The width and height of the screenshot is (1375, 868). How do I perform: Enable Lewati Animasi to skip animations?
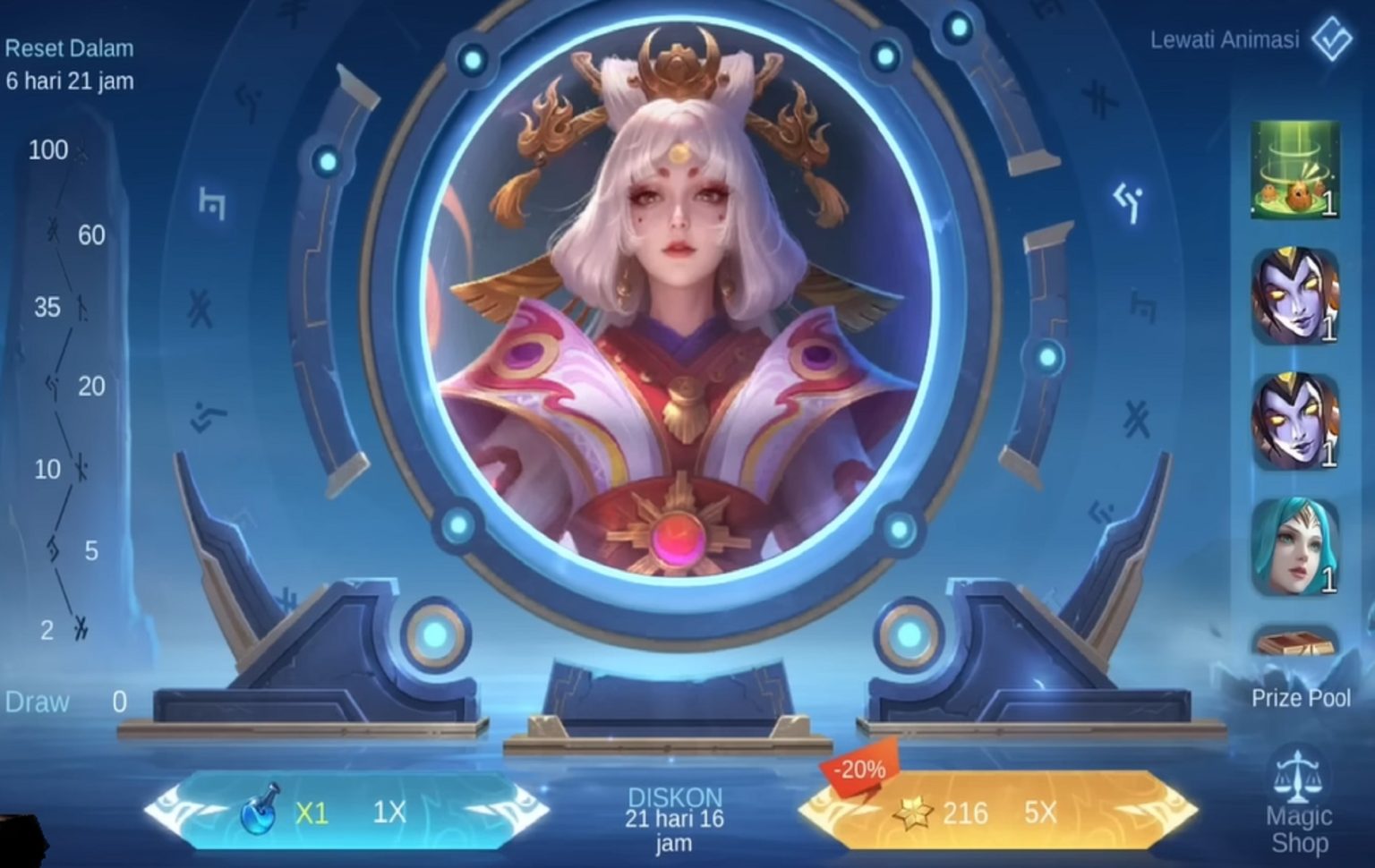1225,39
